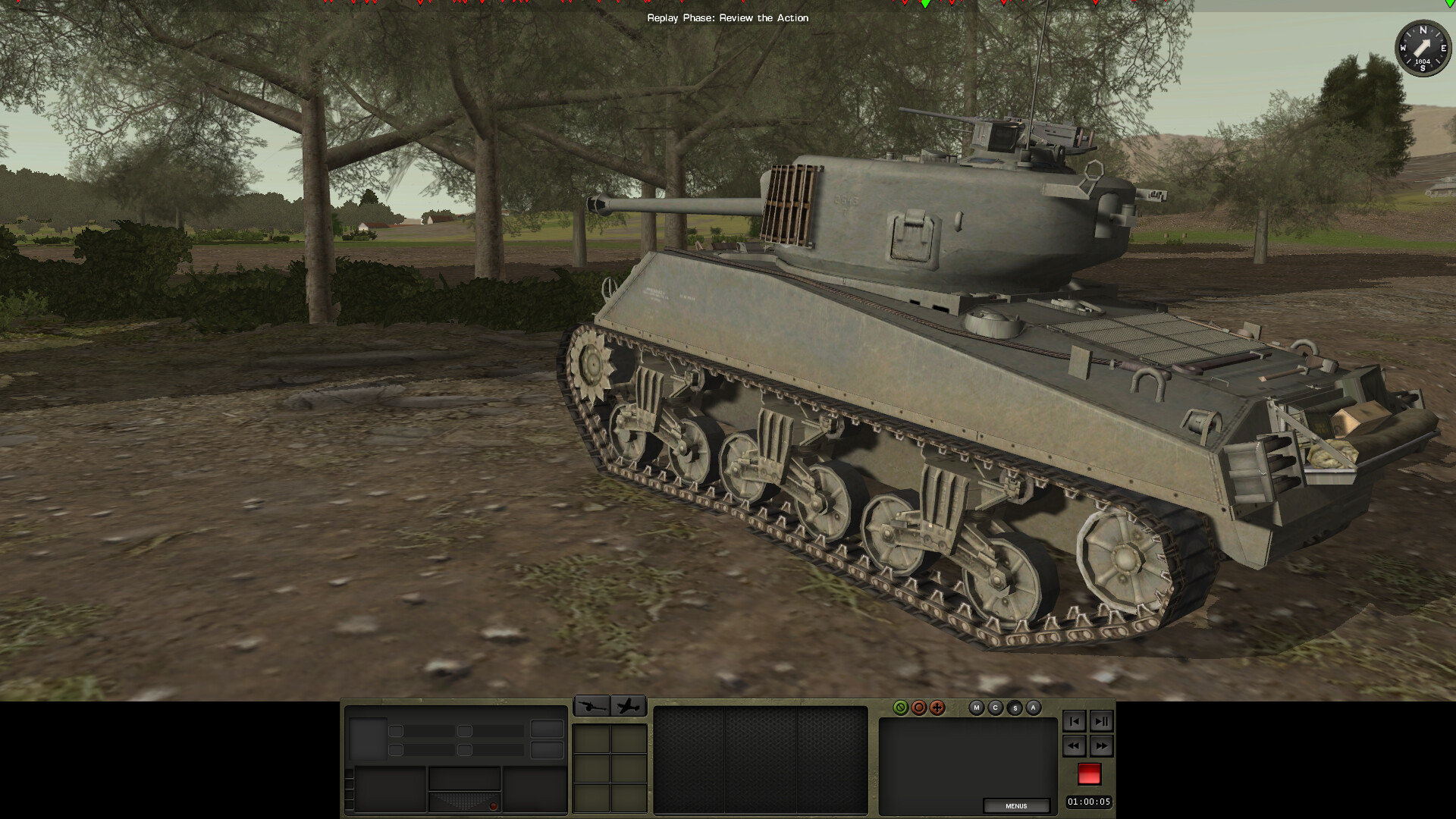Click the red crosshair circle icon
The height and width of the screenshot is (819, 1456).
tap(937, 708)
